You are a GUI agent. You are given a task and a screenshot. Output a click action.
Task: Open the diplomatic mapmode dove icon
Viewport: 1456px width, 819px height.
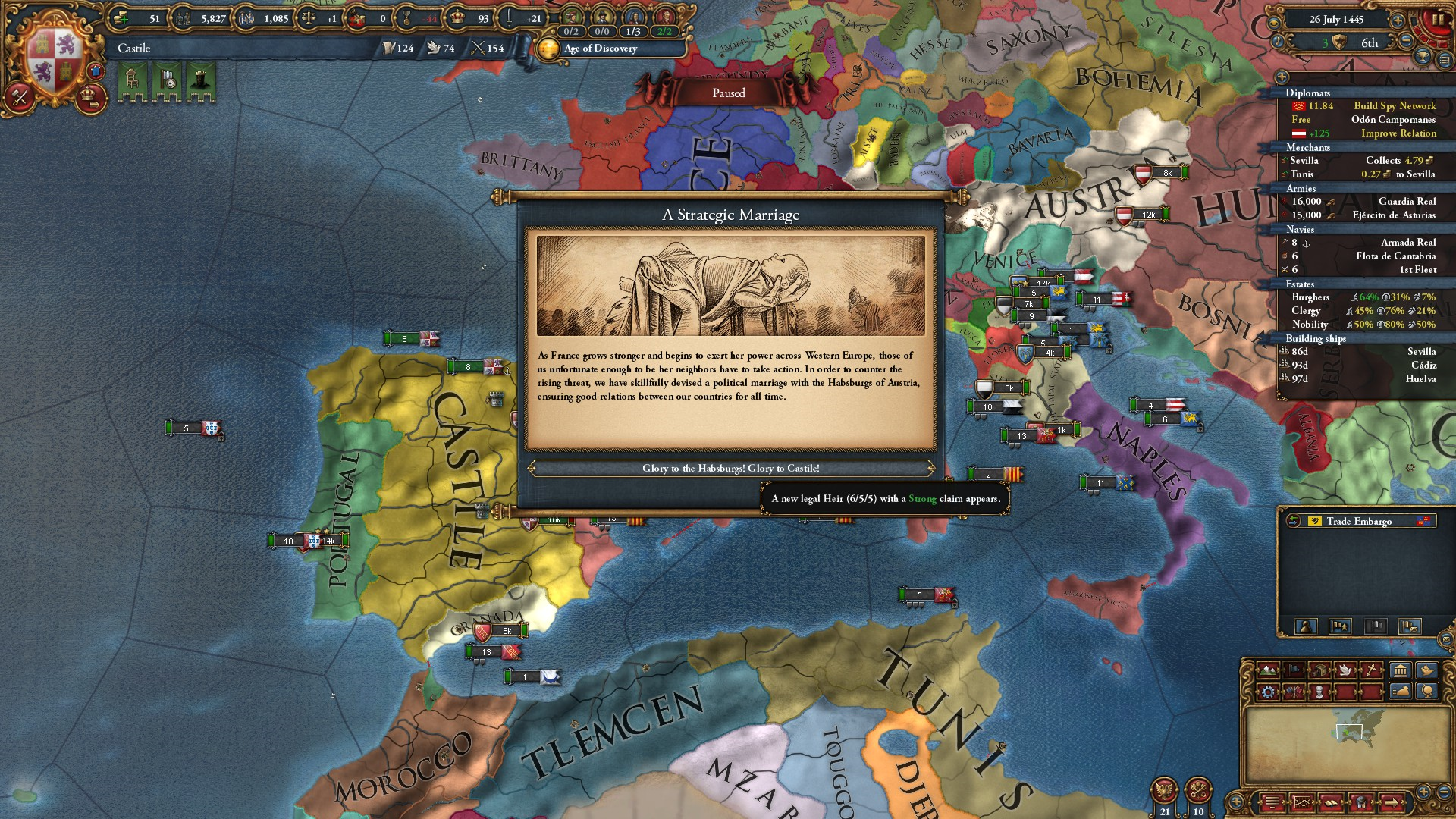(1345, 670)
